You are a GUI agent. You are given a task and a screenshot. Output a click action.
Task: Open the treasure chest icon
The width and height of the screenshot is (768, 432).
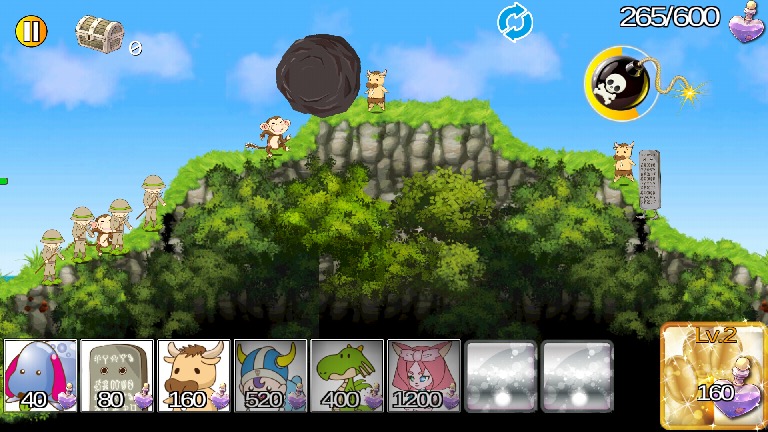[100, 33]
